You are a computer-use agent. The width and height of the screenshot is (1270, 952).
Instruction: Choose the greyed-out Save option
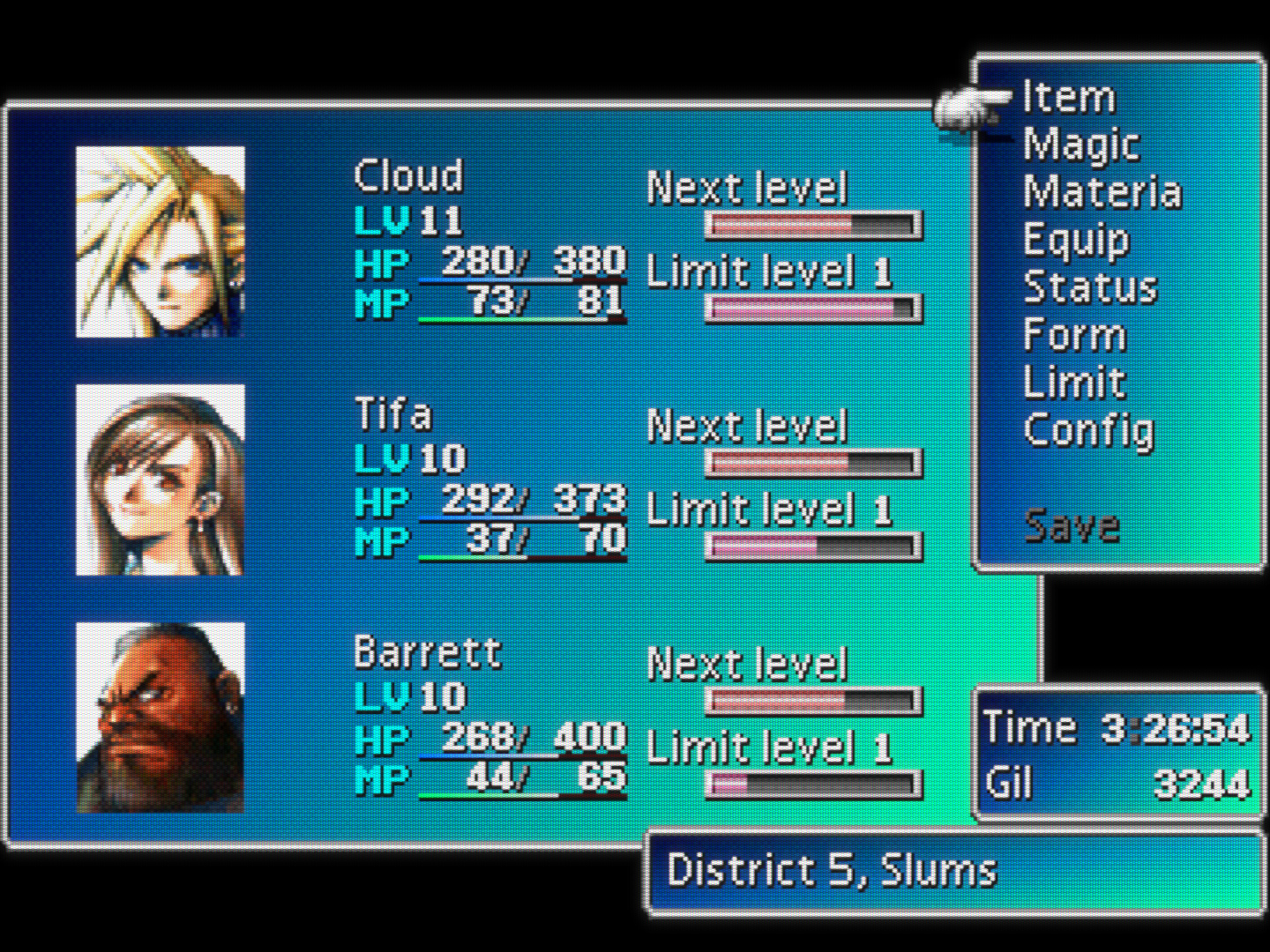coord(1072,526)
